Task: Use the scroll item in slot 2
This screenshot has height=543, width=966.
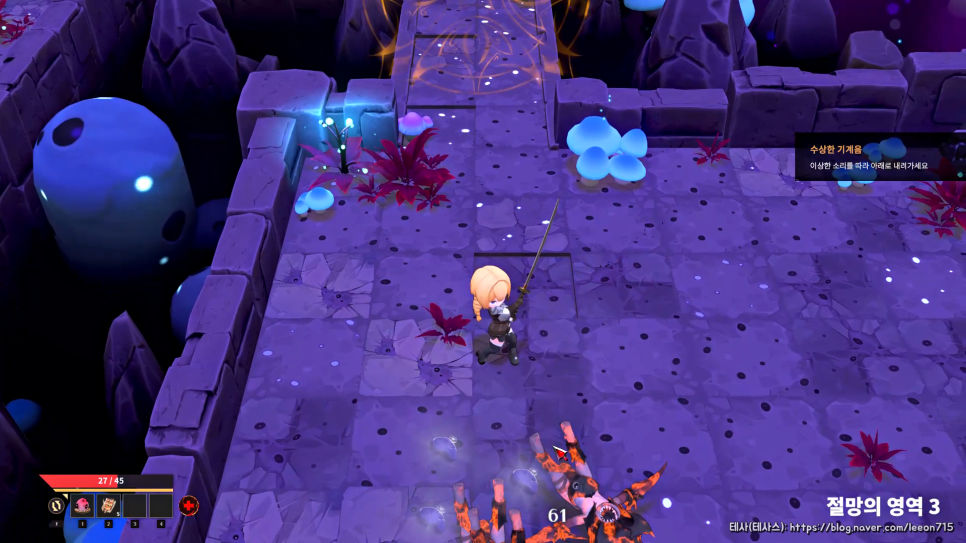Action: coord(108,506)
